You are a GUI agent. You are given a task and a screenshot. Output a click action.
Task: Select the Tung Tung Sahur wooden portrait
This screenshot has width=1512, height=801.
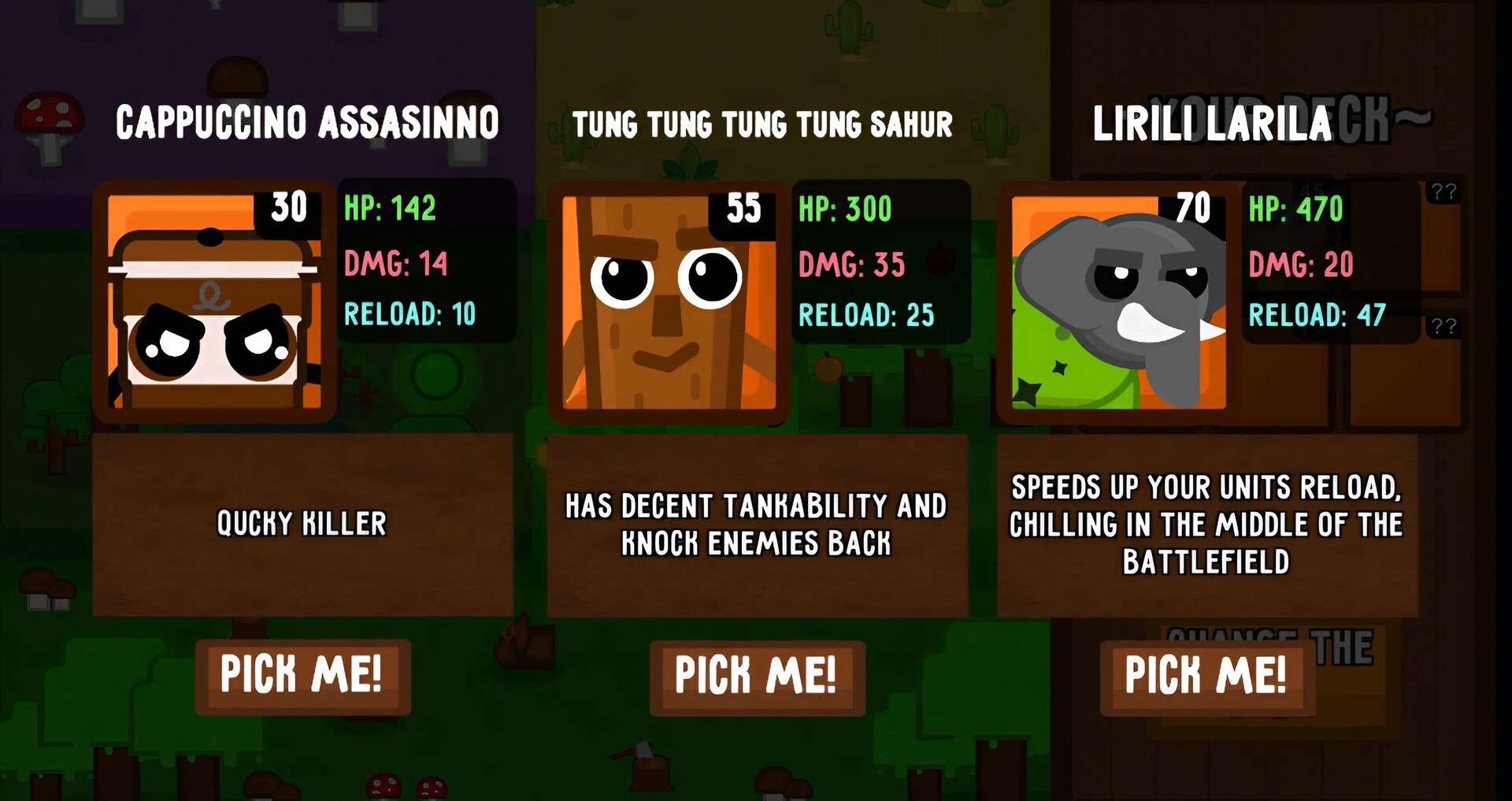coord(668,302)
